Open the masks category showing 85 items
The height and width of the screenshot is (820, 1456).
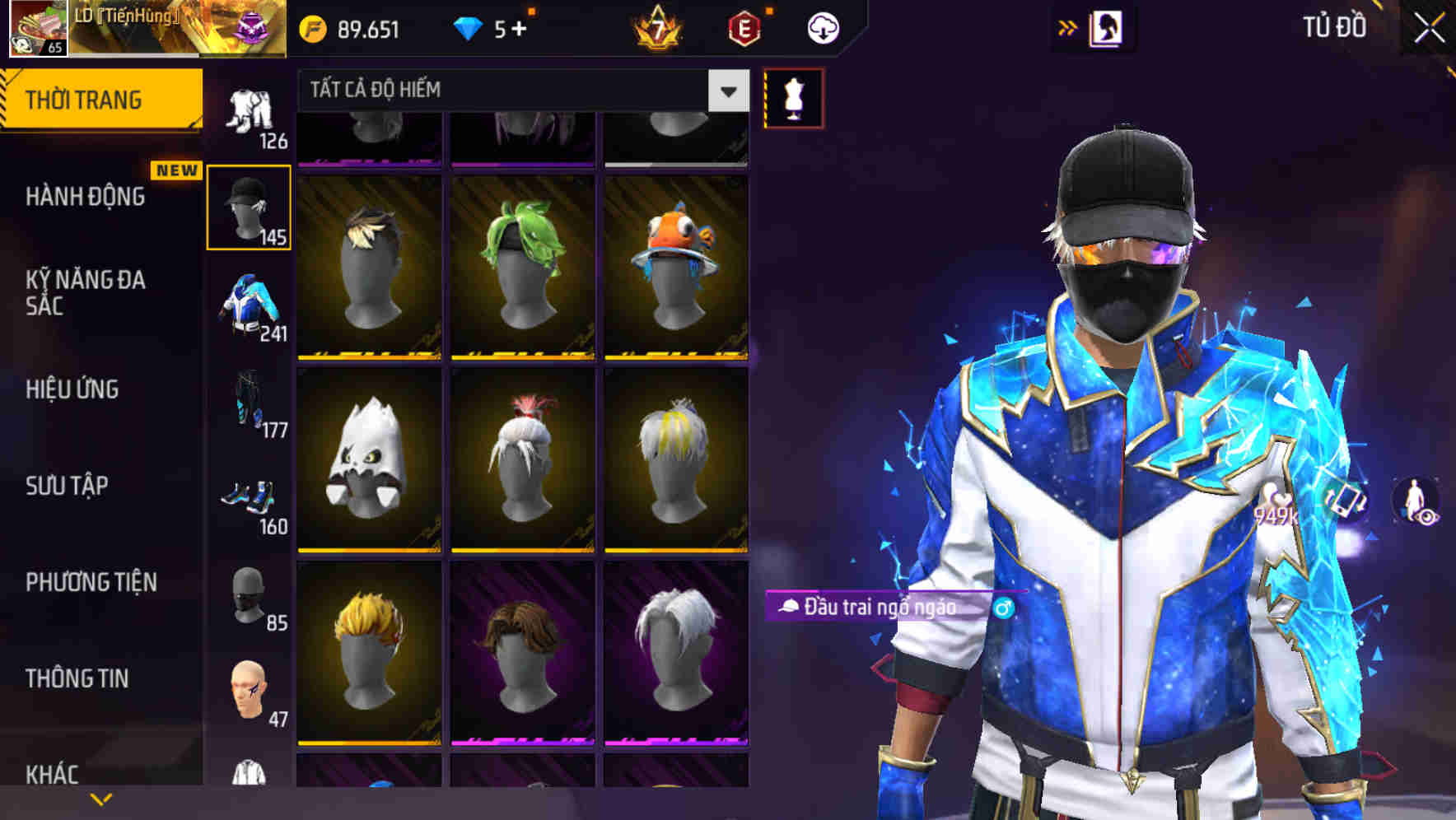point(250,593)
